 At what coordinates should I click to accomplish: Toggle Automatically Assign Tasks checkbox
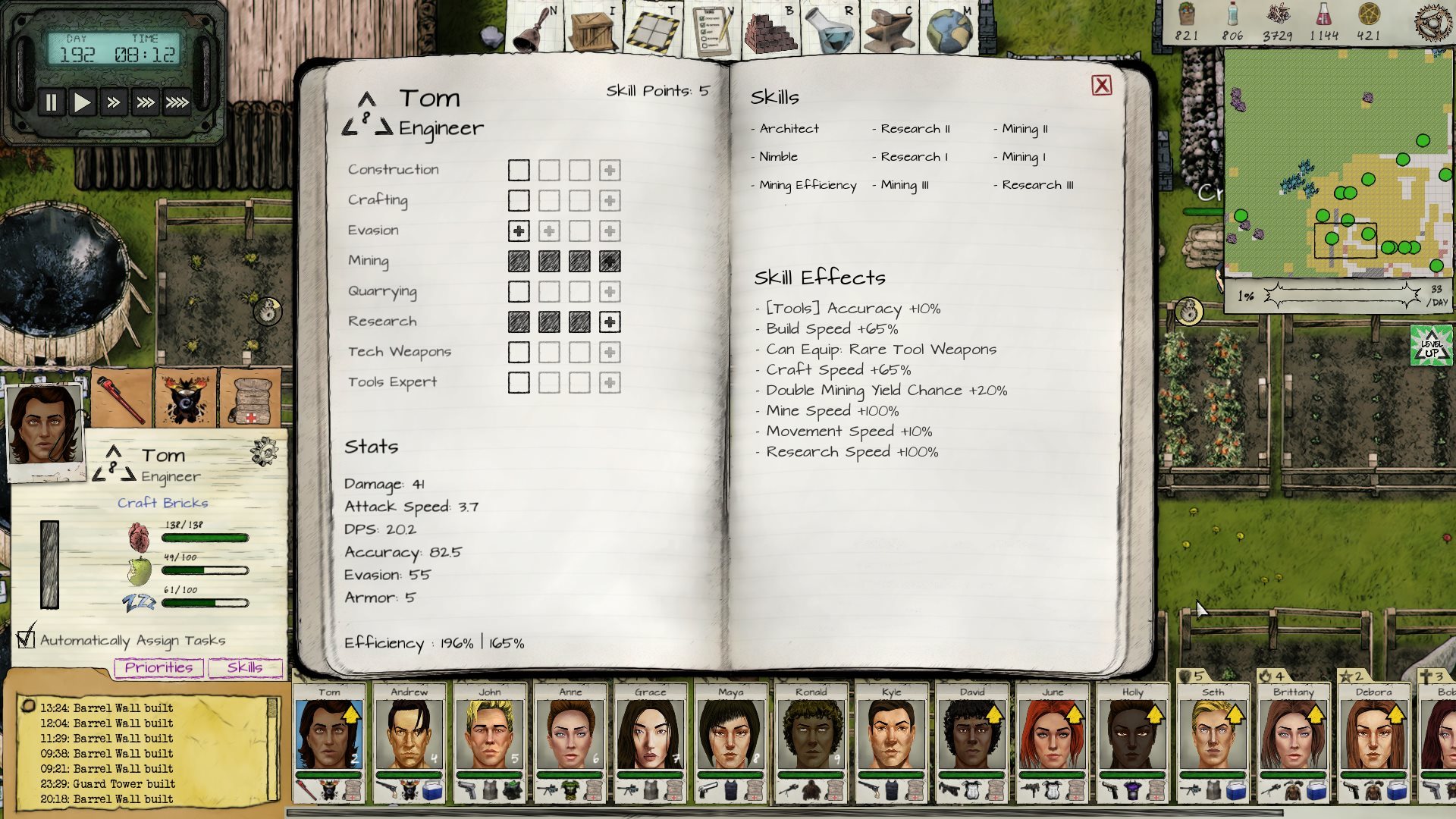coord(27,639)
